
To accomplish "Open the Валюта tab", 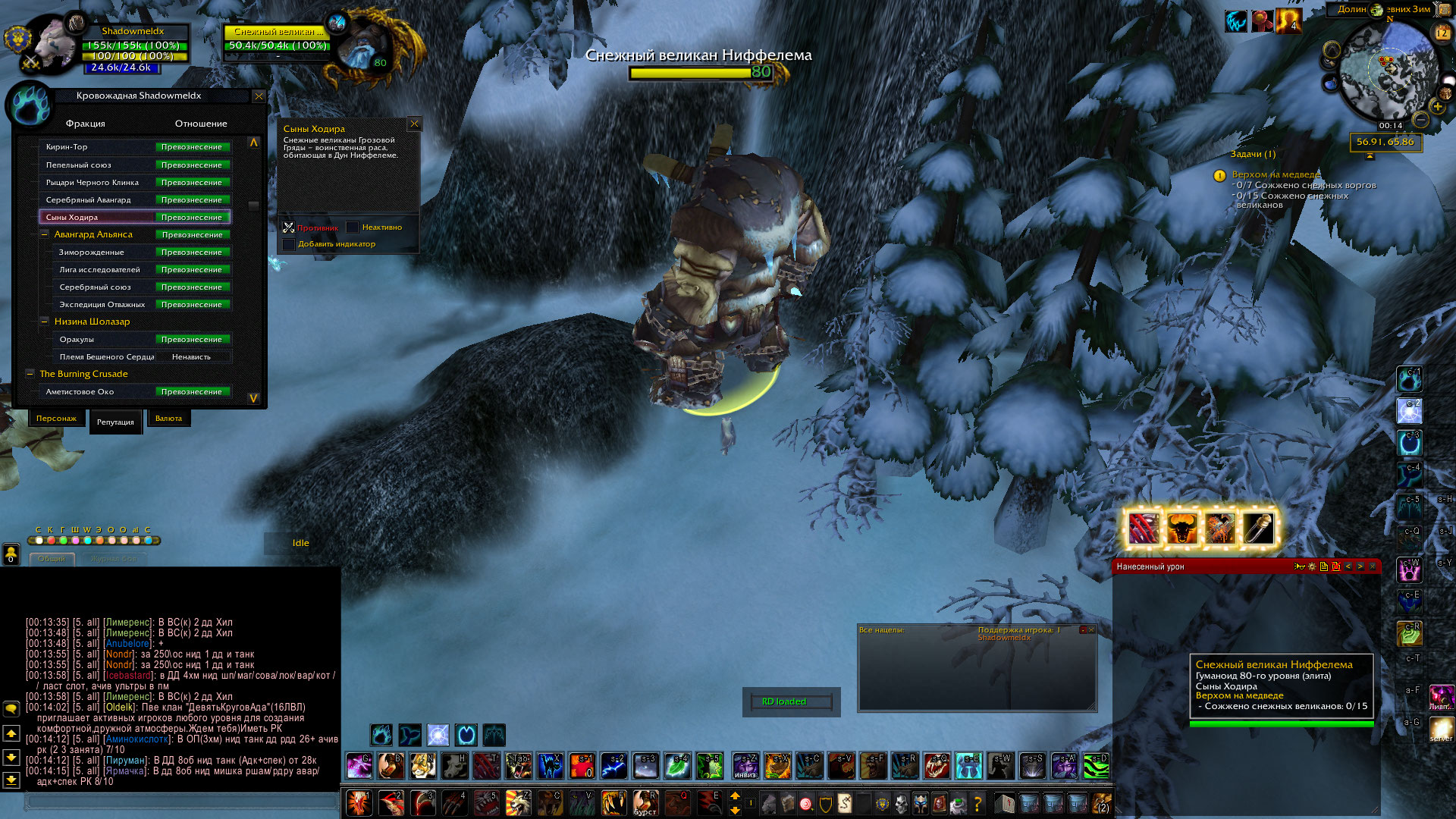I will coord(168,419).
